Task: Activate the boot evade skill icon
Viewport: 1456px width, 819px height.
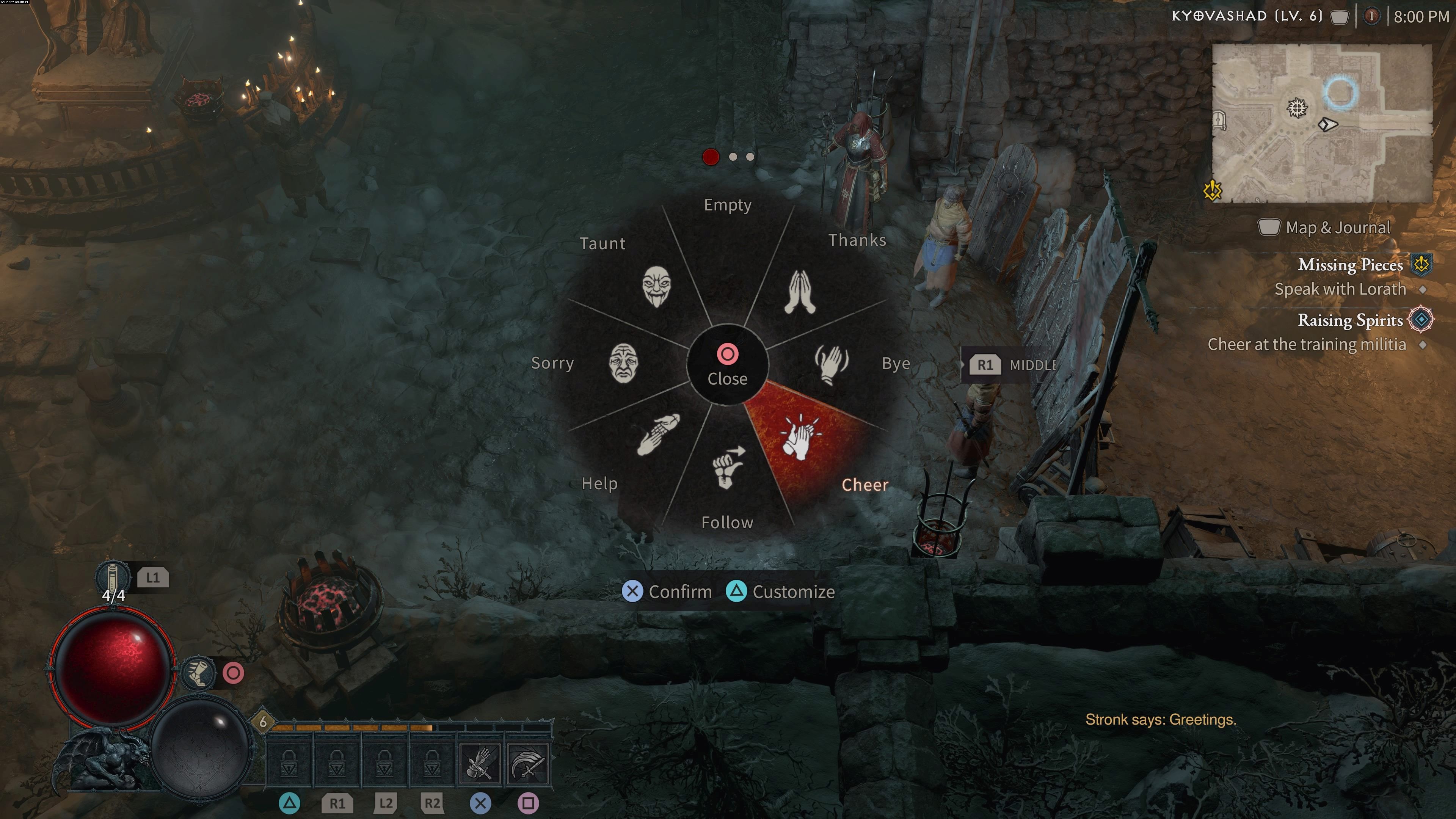Action: (198, 673)
